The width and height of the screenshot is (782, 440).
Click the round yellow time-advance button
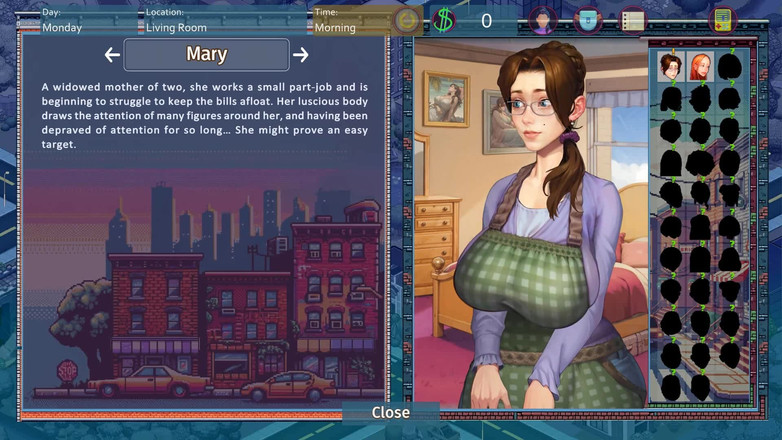[x=407, y=20]
